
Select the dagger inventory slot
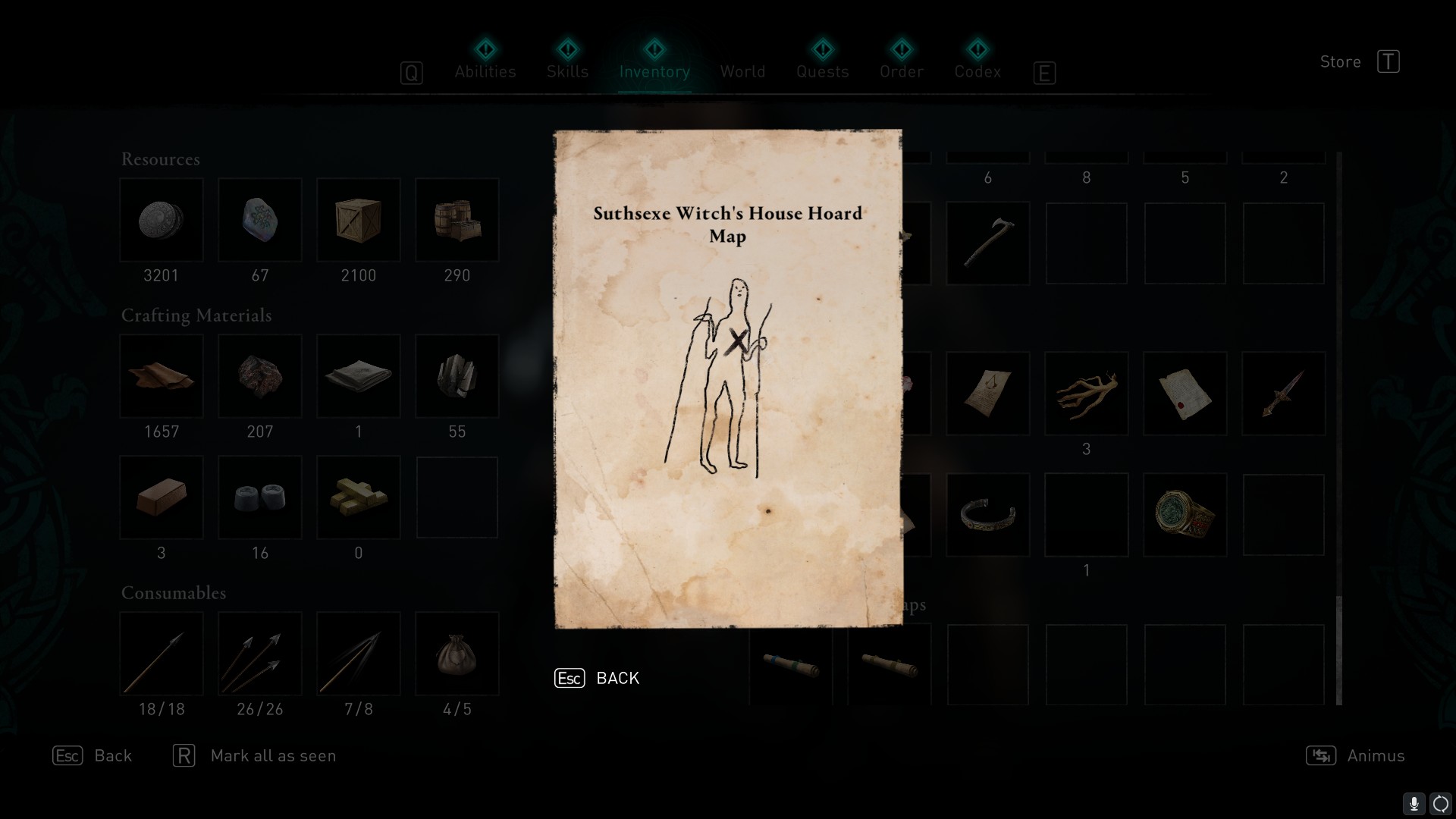pyautogui.click(x=1283, y=394)
